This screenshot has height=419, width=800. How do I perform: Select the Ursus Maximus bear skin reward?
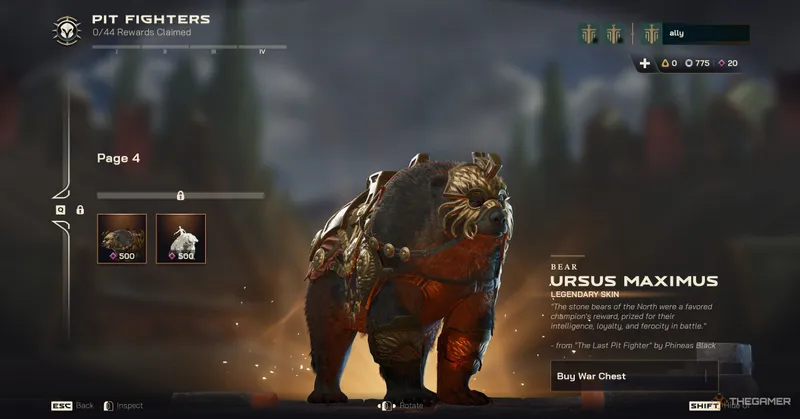pyautogui.click(x=122, y=238)
